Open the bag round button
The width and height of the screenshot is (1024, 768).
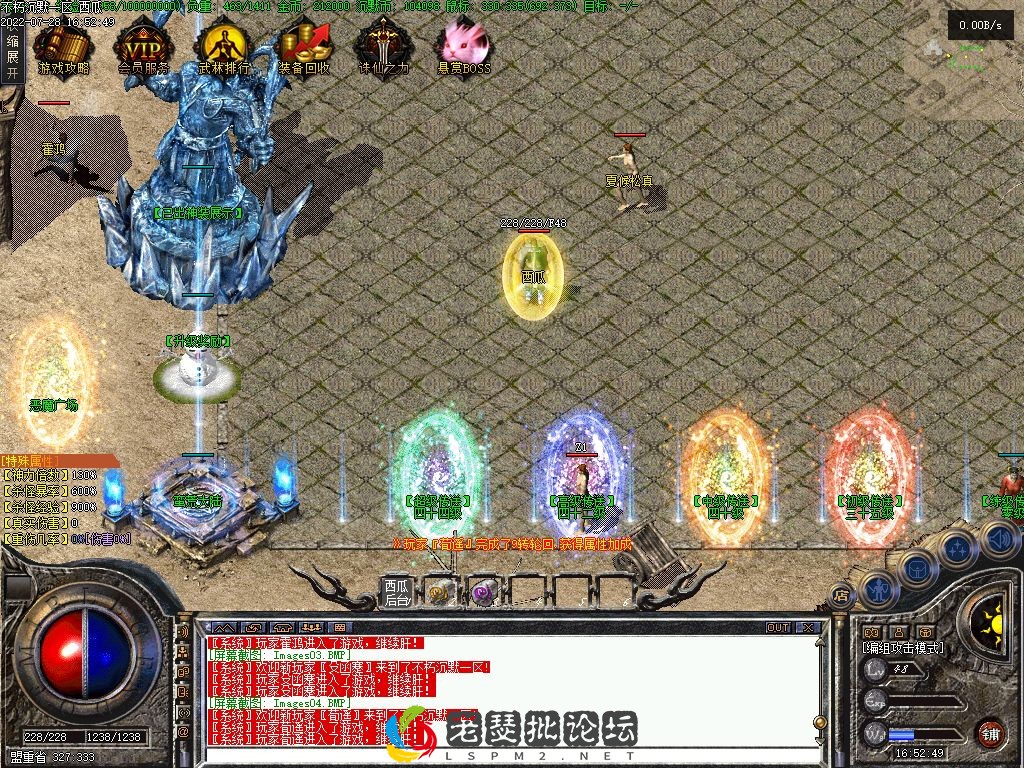(x=916, y=568)
